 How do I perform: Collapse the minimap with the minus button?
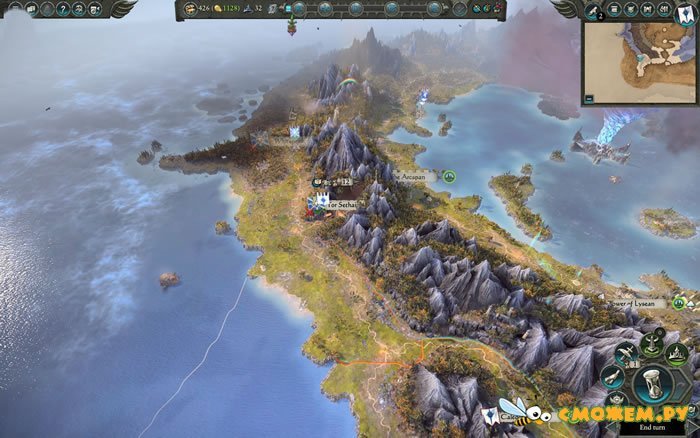tap(590, 98)
